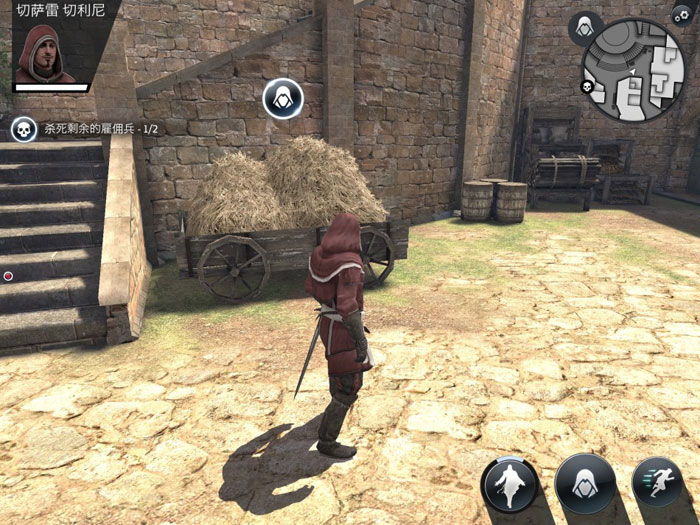This screenshot has height=525, width=700.
Task: Click Cesare Cellini's character portrait
Action: tap(44, 56)
